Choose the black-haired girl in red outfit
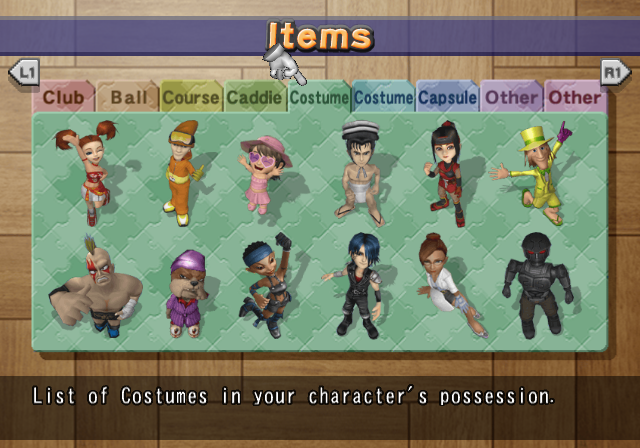Screen dimensions: 640x448 [444, 173]
